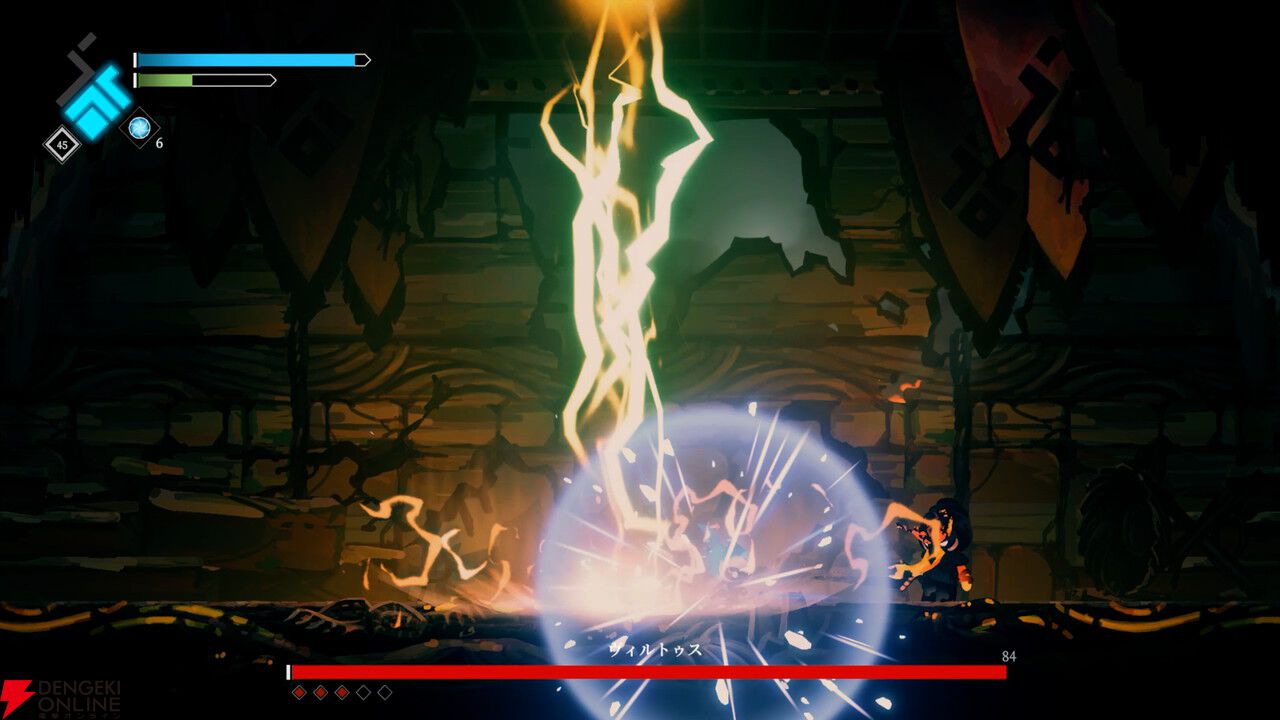Select the diamond currency icon showing 45
This screenshot has width=1280, height=720.
point(61,144)
